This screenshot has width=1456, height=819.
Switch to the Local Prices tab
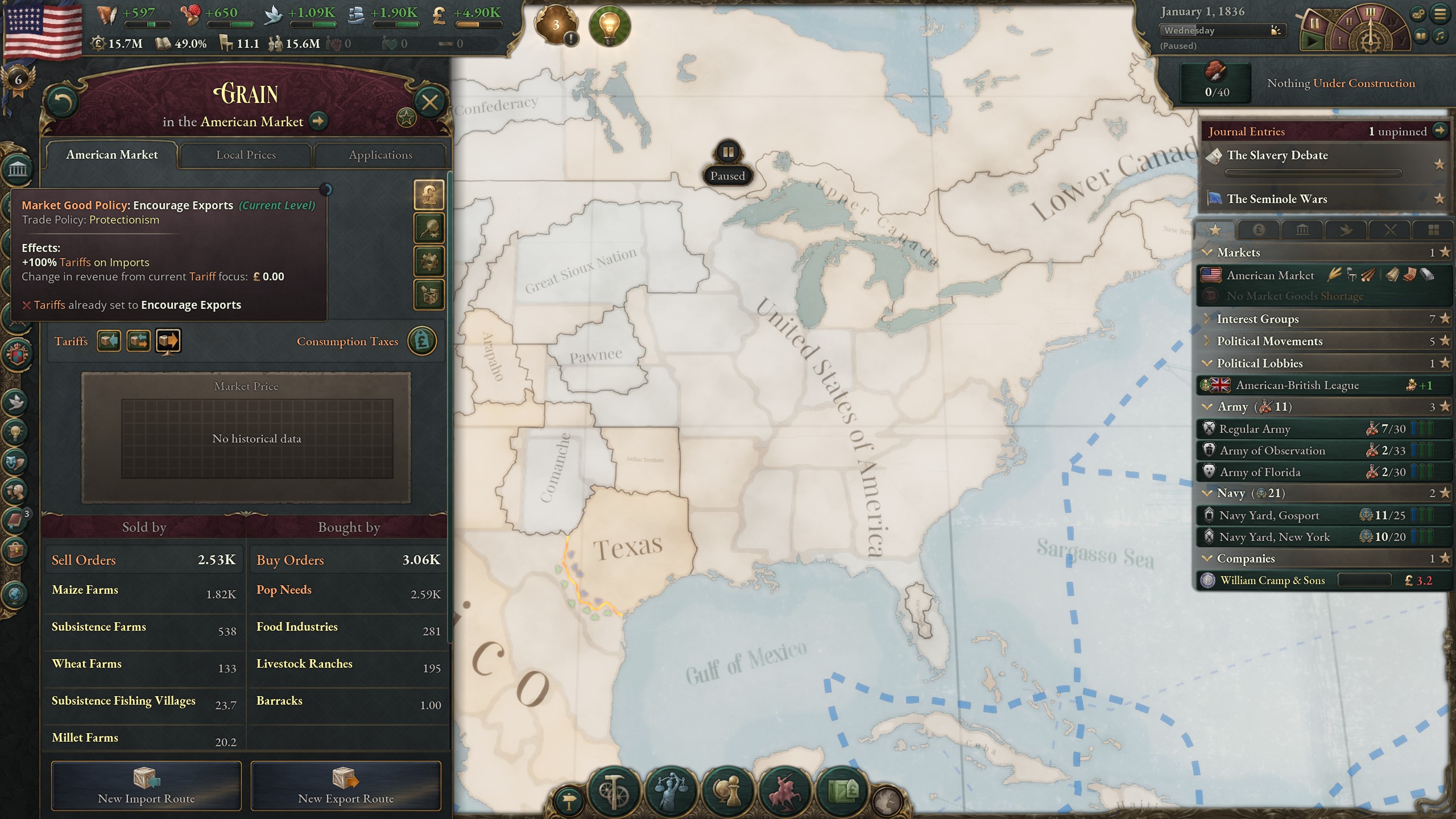pyautogui.click(x=247, y=155)
